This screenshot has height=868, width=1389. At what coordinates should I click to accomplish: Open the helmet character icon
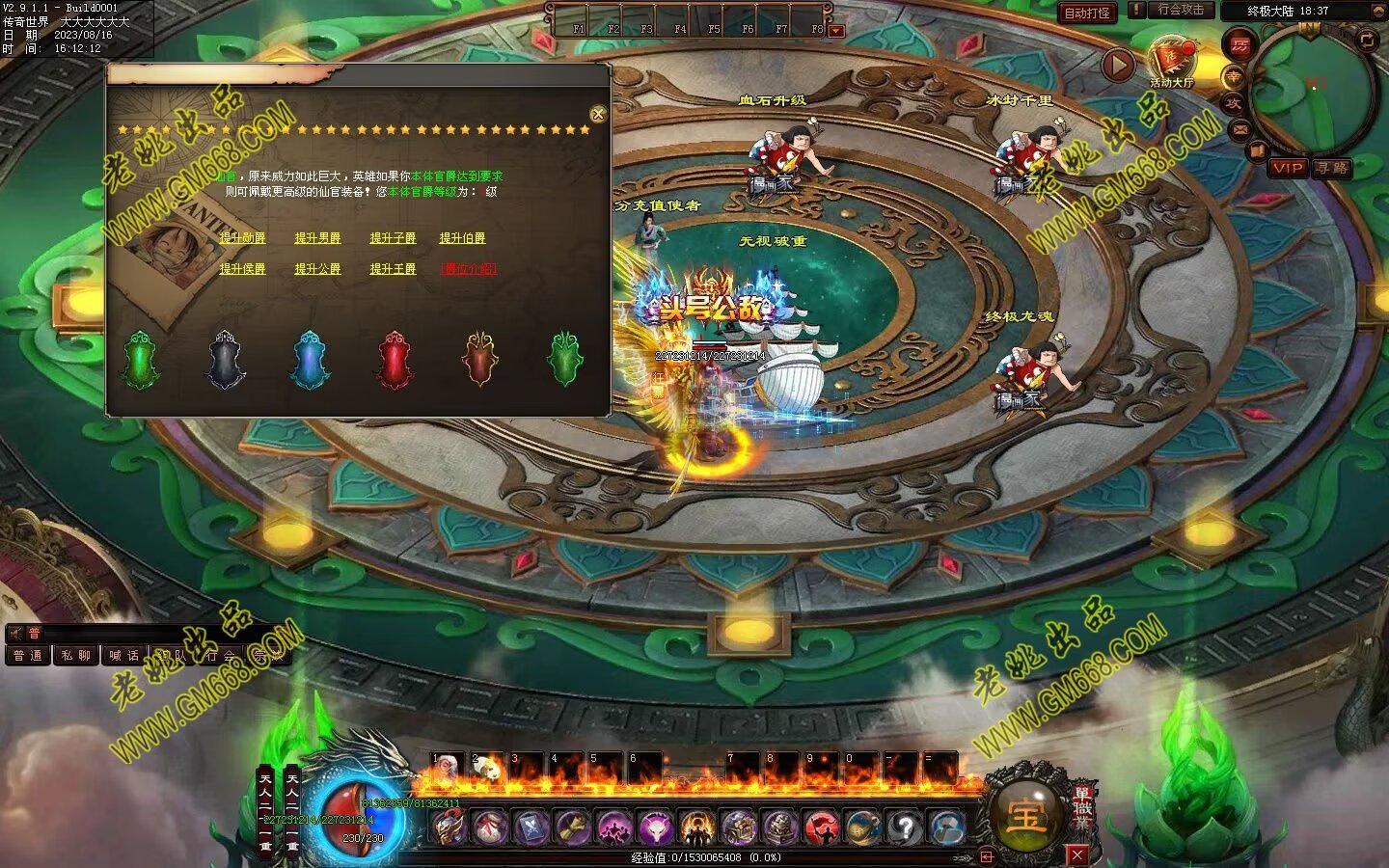(x=449, y=827)
